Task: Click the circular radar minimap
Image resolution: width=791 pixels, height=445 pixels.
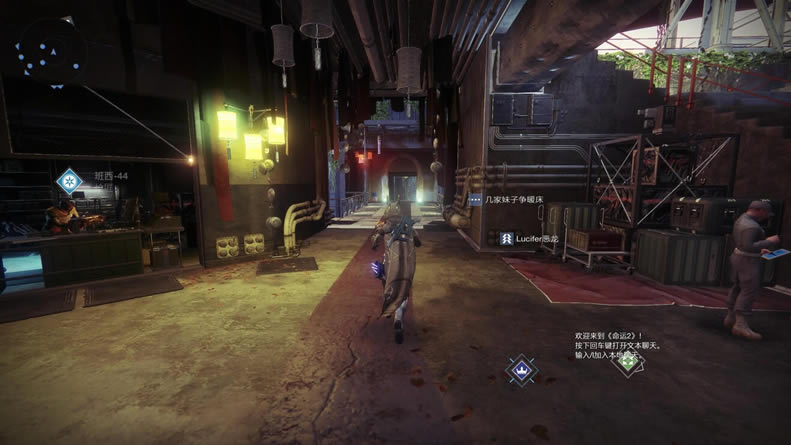Action: coord(50,50)
